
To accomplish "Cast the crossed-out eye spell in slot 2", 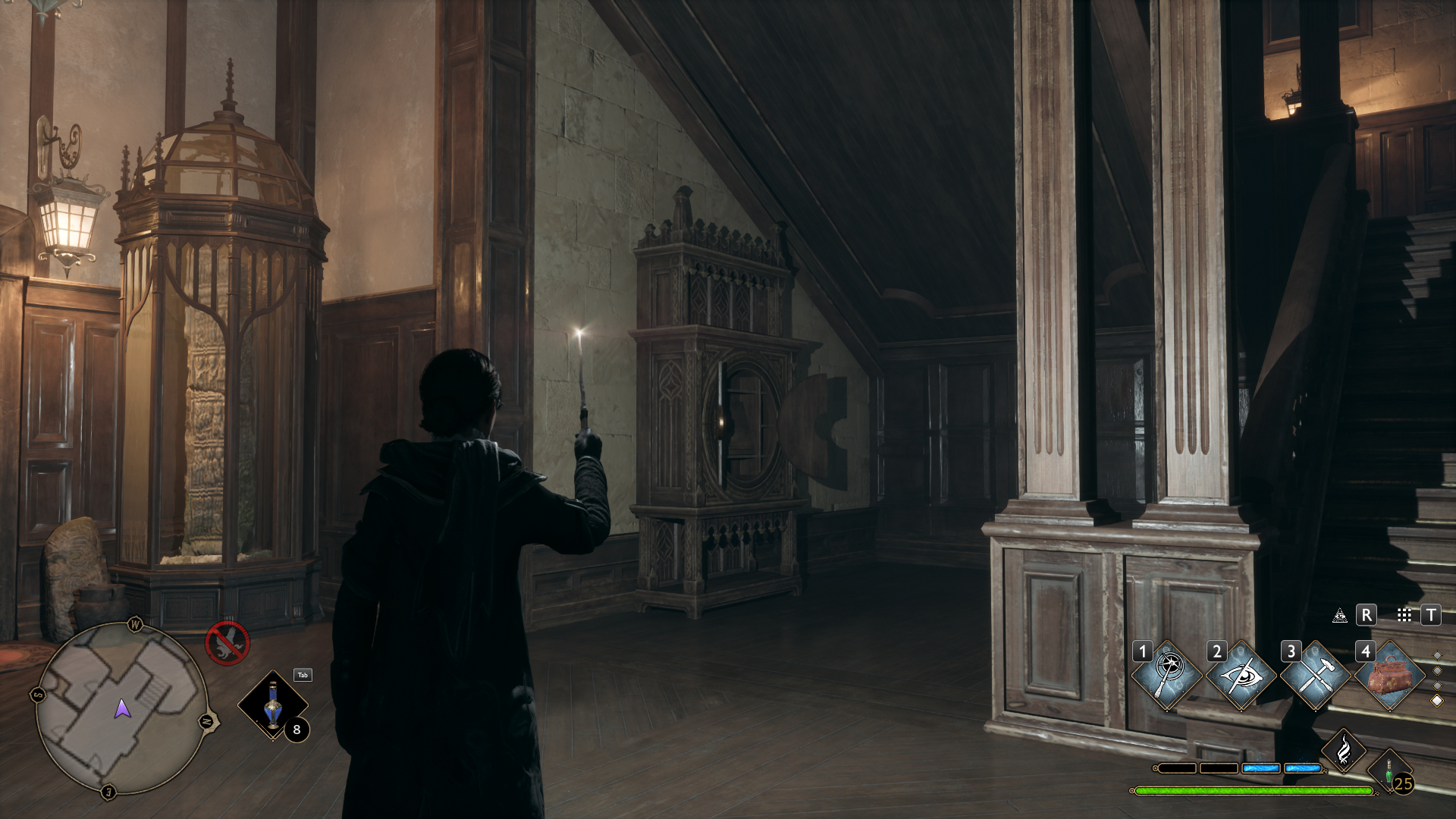I will pyautogui.click(x=1241, y=675).
